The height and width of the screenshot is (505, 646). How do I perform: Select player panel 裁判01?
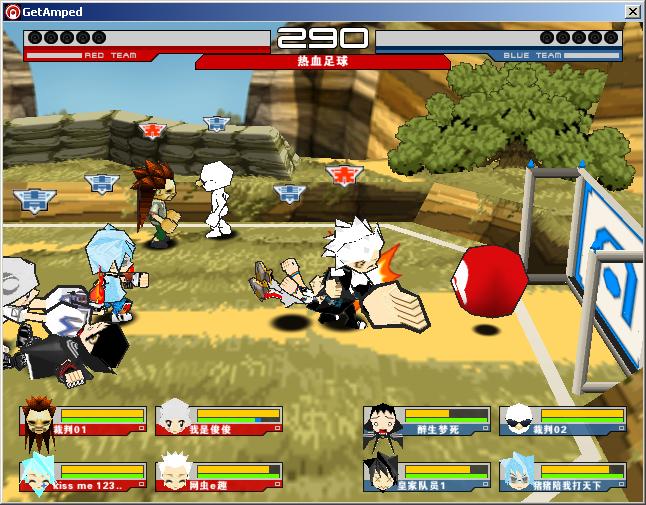(83, 419)
